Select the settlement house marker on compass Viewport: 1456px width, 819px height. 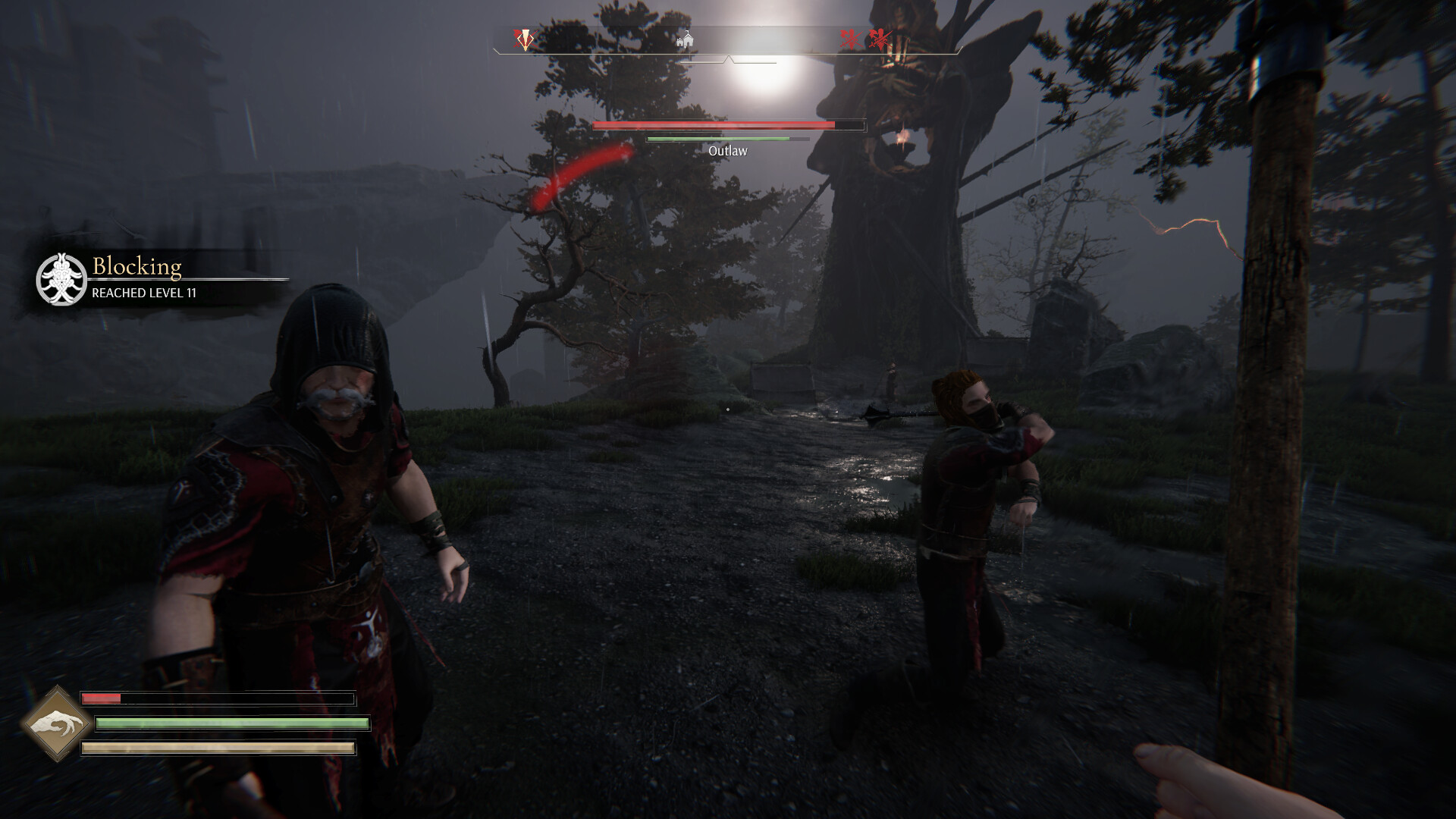click(x=685, y=39)
